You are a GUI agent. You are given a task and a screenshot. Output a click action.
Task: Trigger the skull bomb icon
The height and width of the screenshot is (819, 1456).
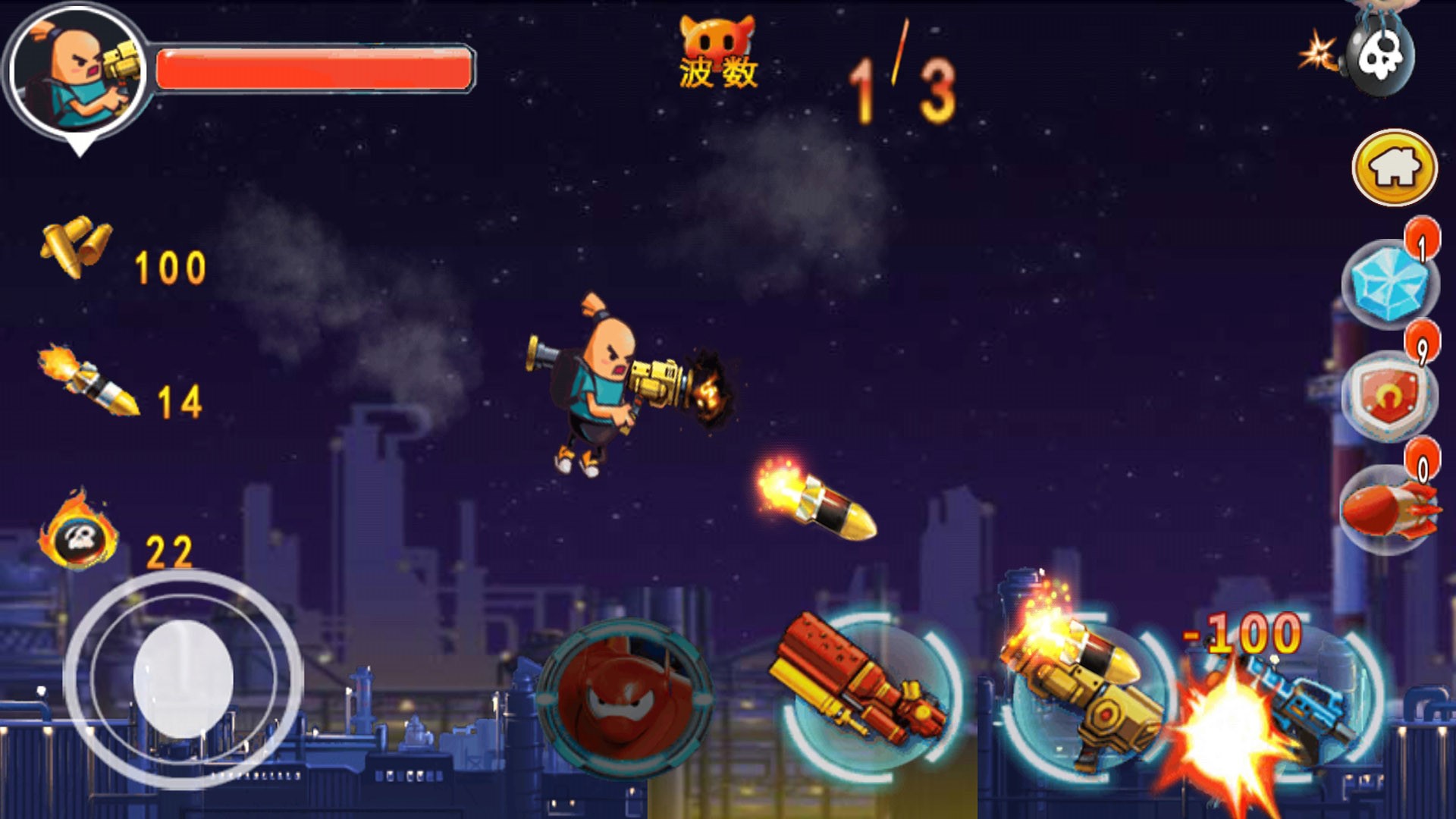(x=1378, y=57)
